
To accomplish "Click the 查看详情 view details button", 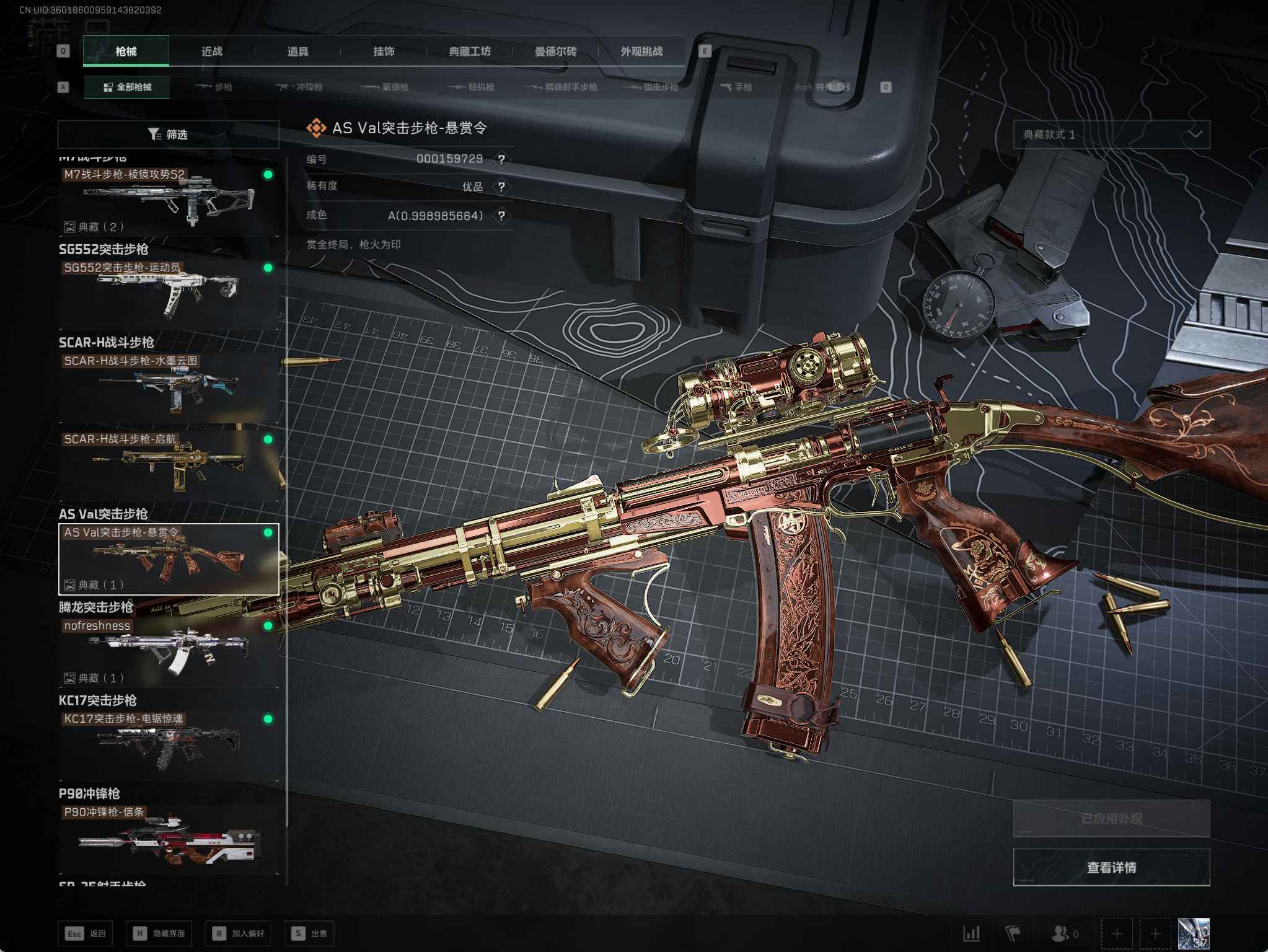I will pos(1111,867).
